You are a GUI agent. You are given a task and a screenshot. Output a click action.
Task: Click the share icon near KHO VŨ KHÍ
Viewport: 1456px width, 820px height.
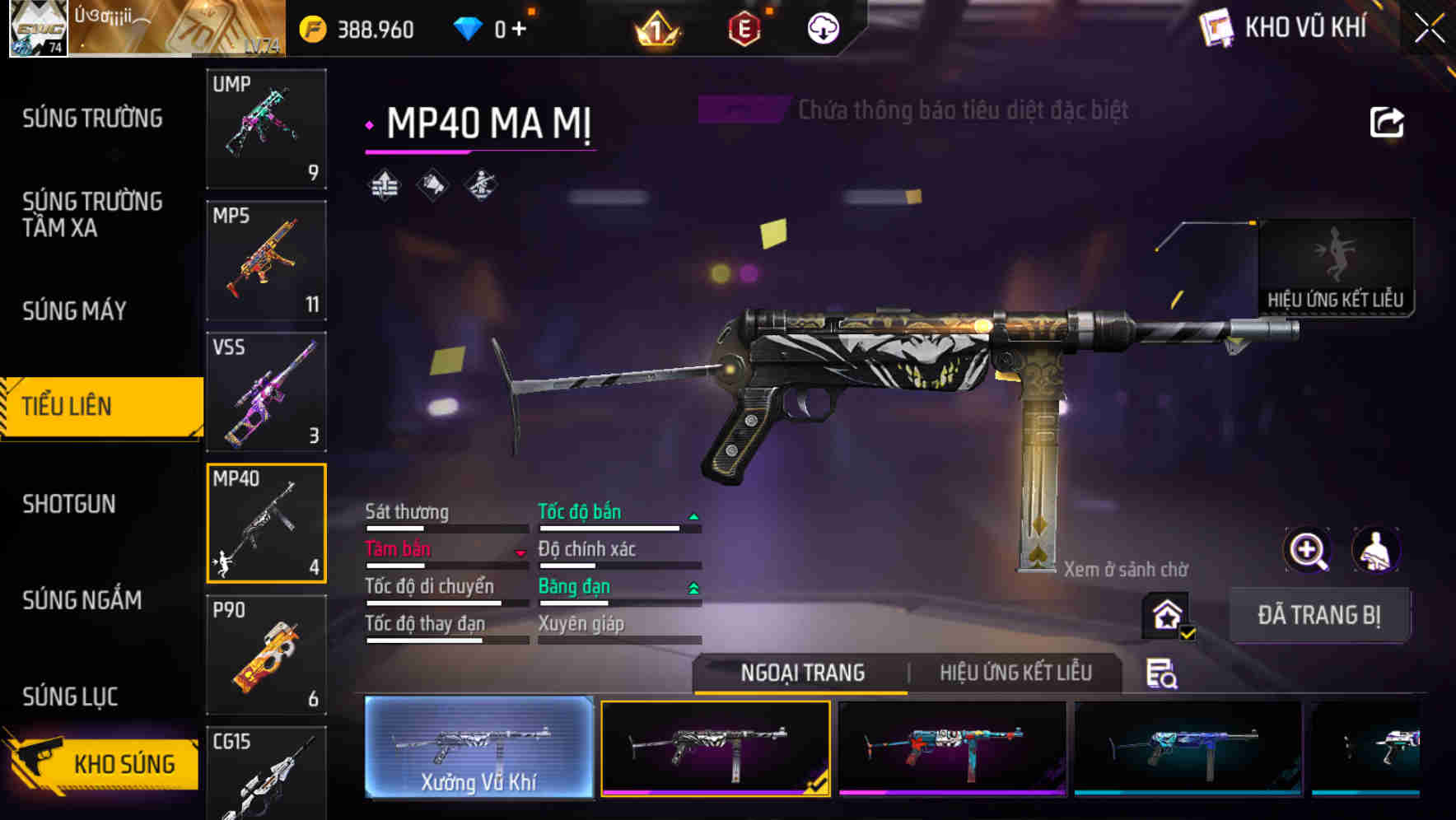coord(1388,122)
